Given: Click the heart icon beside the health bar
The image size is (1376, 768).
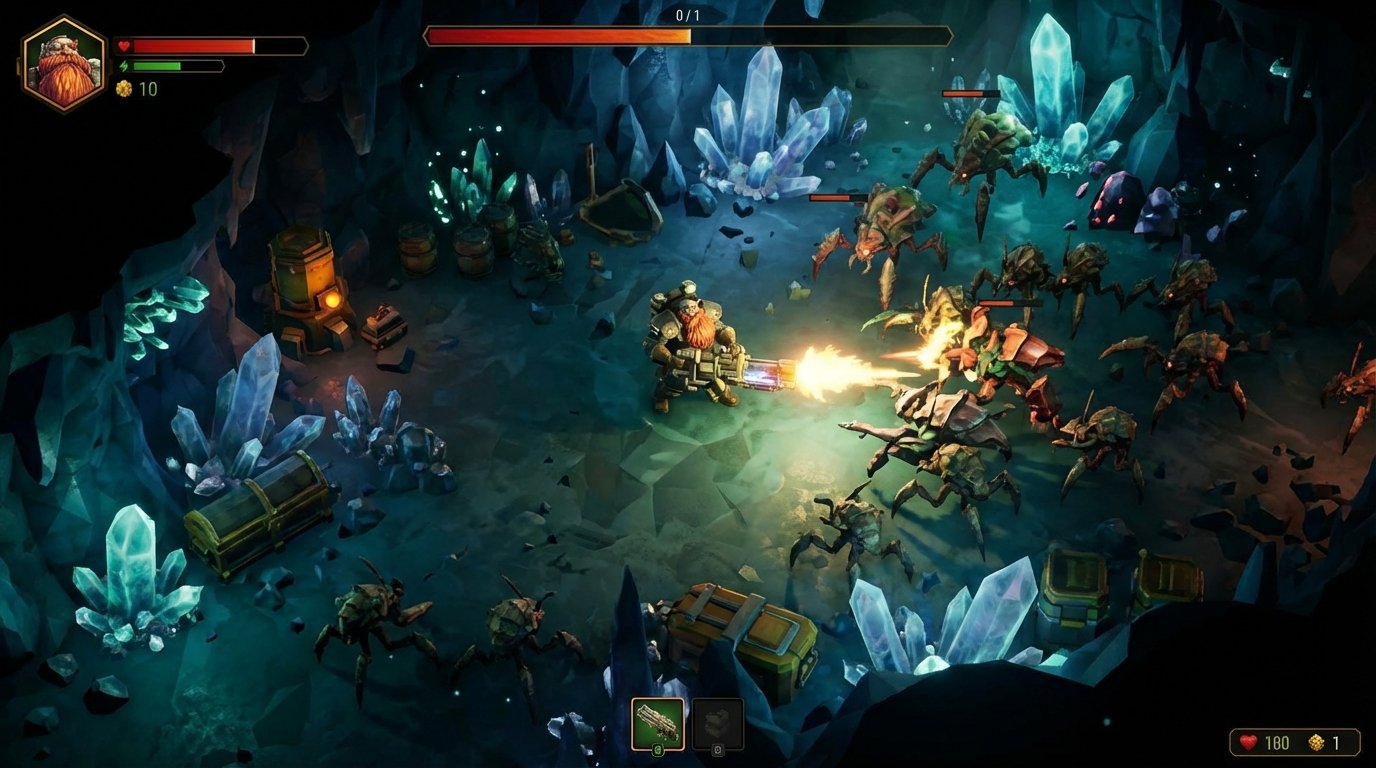Looking at the screenshot, I should click(x=124, y=43).
